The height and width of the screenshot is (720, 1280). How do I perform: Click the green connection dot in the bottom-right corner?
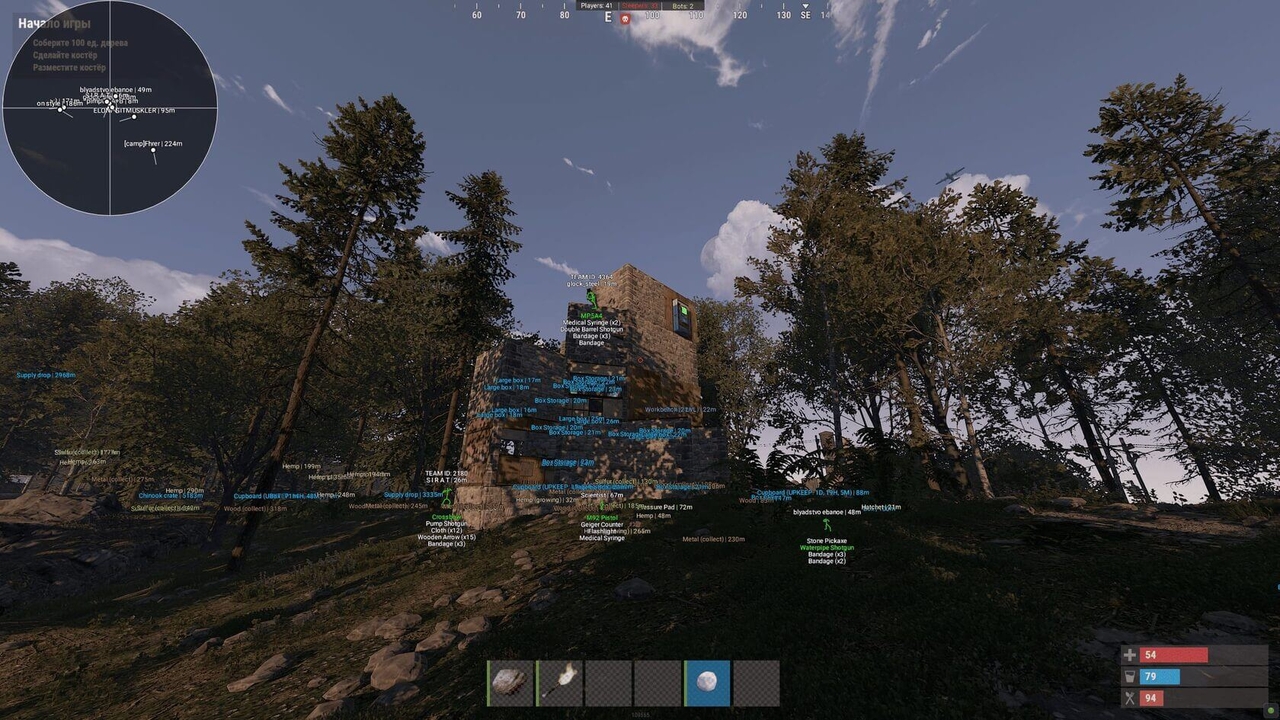1271,711
